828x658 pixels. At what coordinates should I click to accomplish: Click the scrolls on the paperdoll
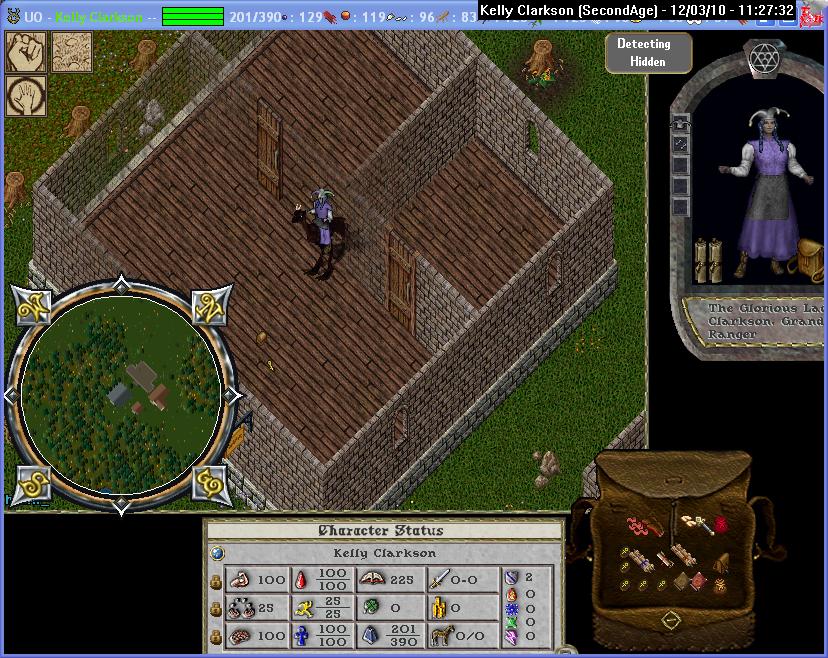[709, 257]
